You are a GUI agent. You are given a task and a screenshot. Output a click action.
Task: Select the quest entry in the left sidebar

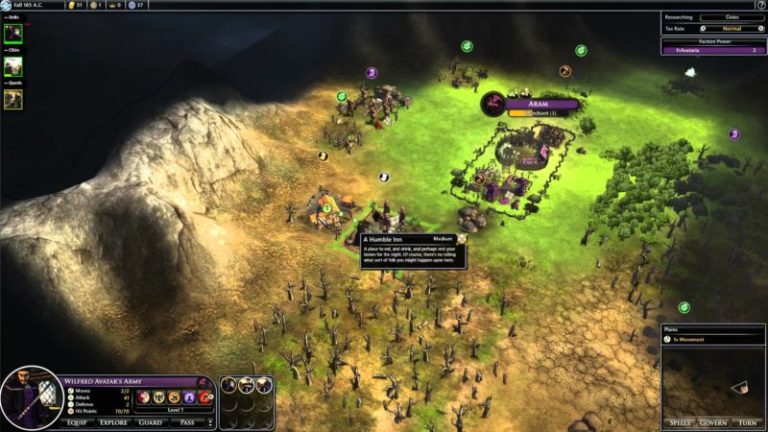[13, 99]
